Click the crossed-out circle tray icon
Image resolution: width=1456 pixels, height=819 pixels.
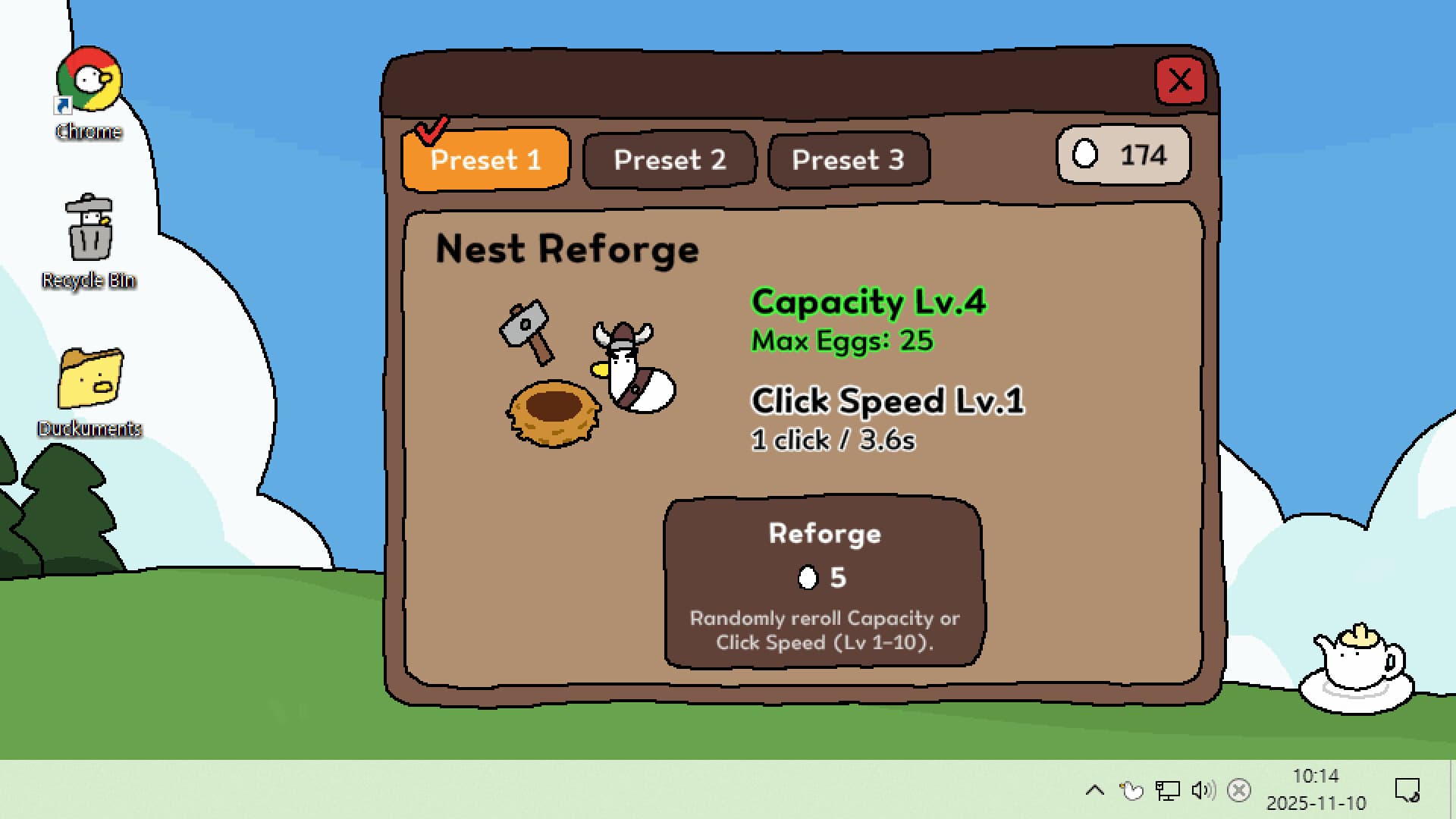click(x=1239, y=789)
